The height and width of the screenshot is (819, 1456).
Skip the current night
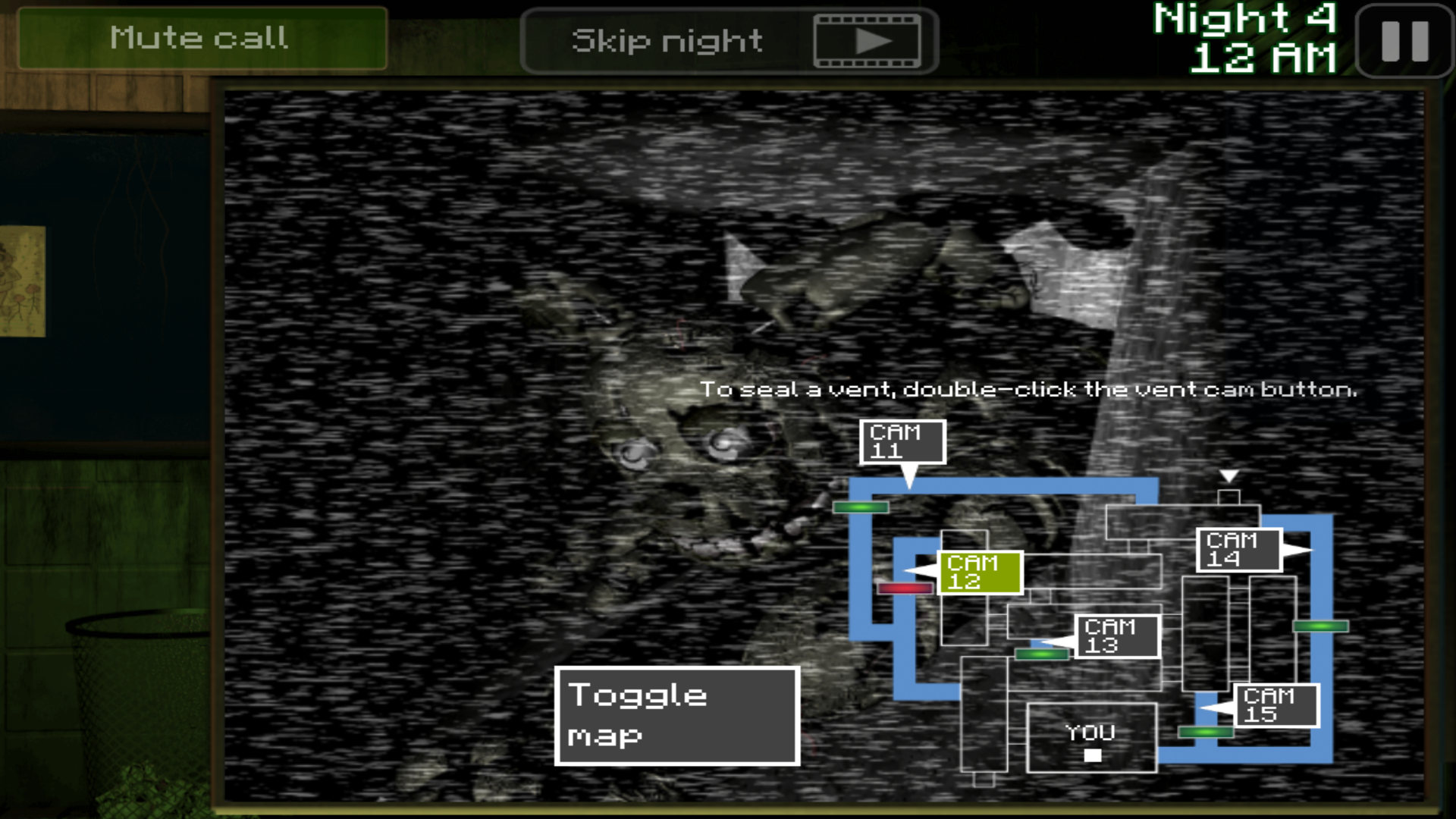(667, 39)
